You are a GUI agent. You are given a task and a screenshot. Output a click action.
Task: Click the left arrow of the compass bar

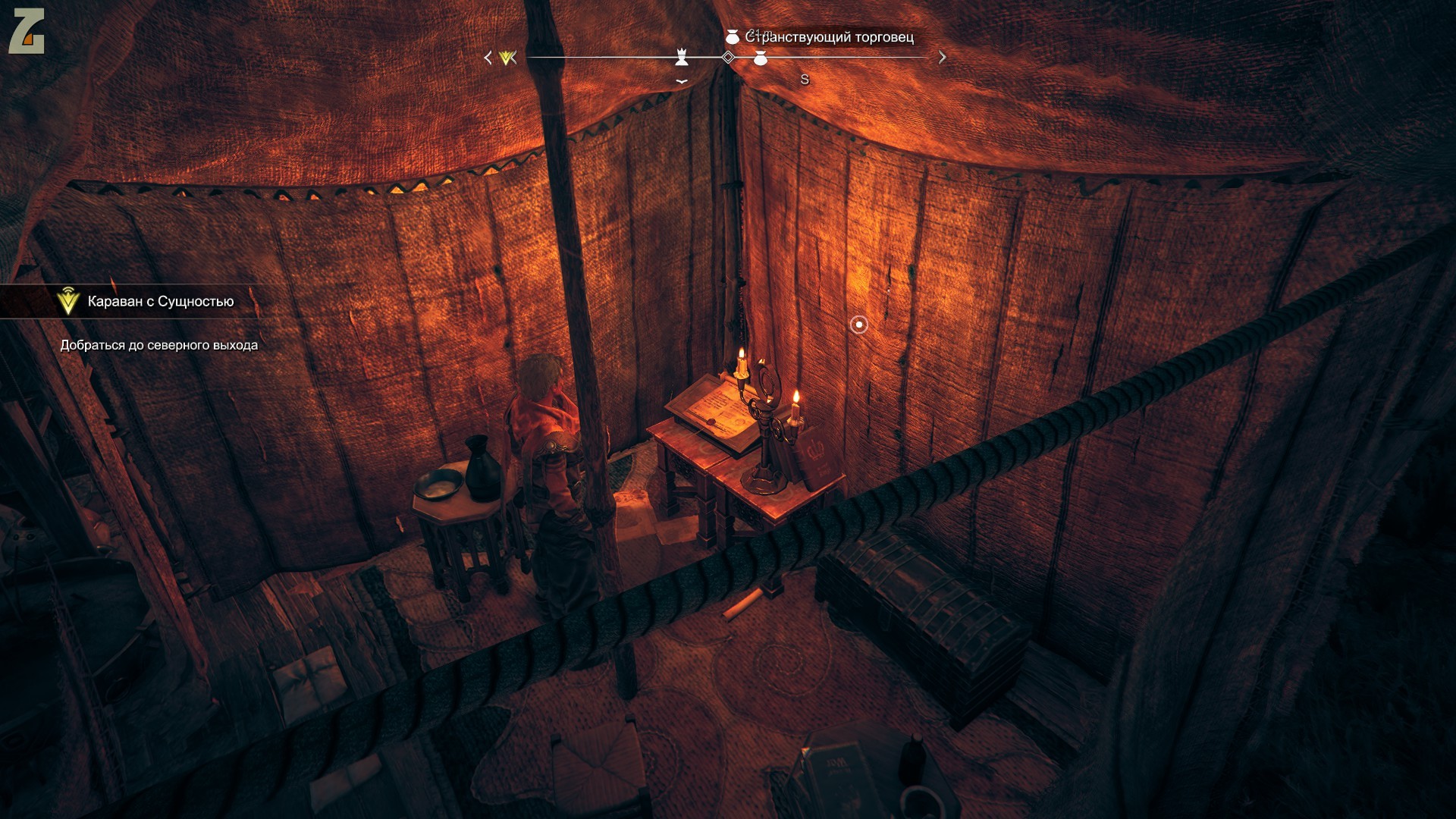coord(488,58)
